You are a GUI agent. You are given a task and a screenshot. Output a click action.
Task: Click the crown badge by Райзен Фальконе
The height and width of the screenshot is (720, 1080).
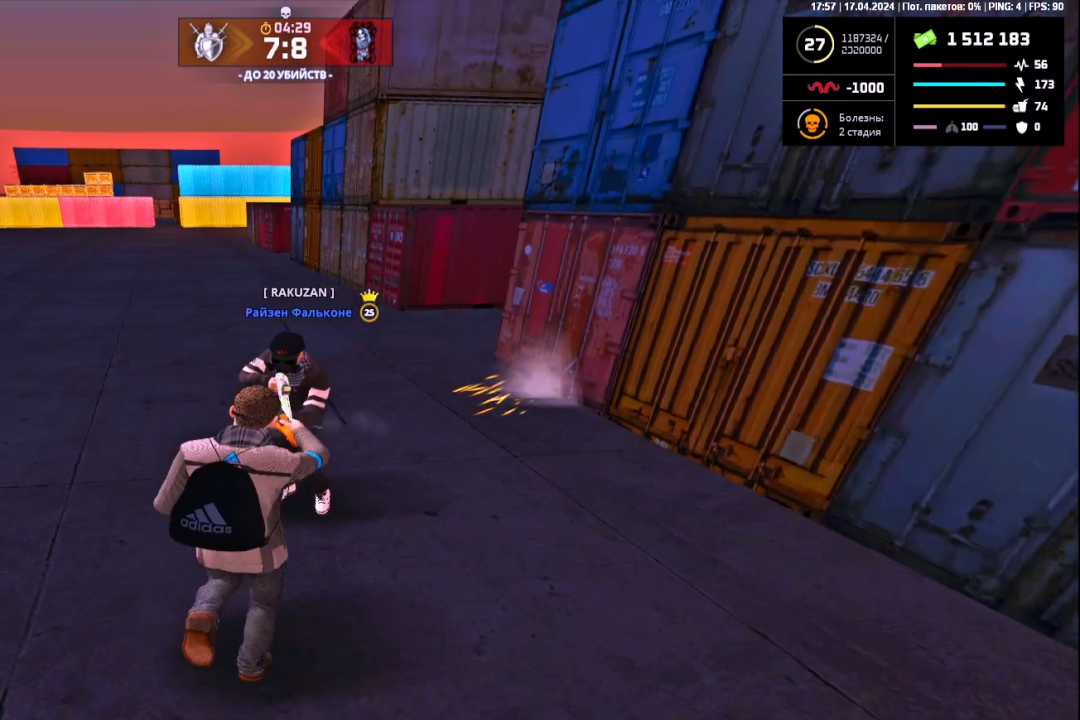tap(370, 296)
